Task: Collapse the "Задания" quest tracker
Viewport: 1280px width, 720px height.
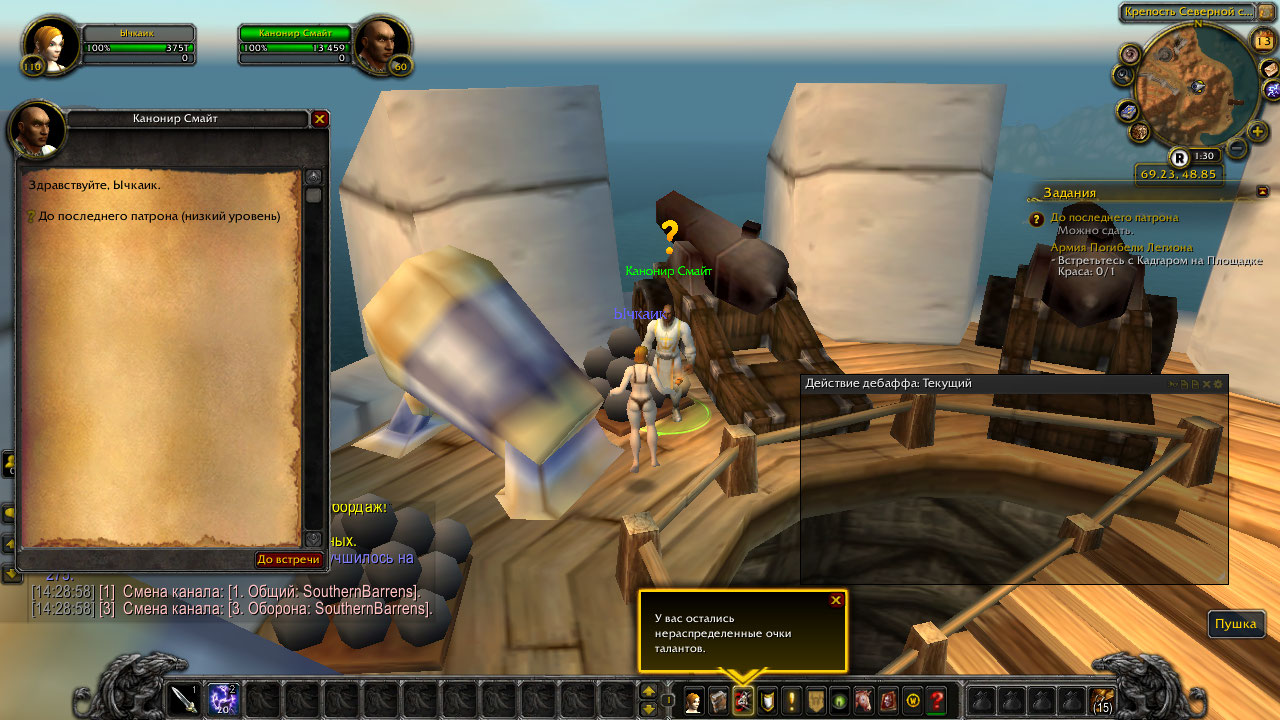Action: click(x=1262, y=191)
